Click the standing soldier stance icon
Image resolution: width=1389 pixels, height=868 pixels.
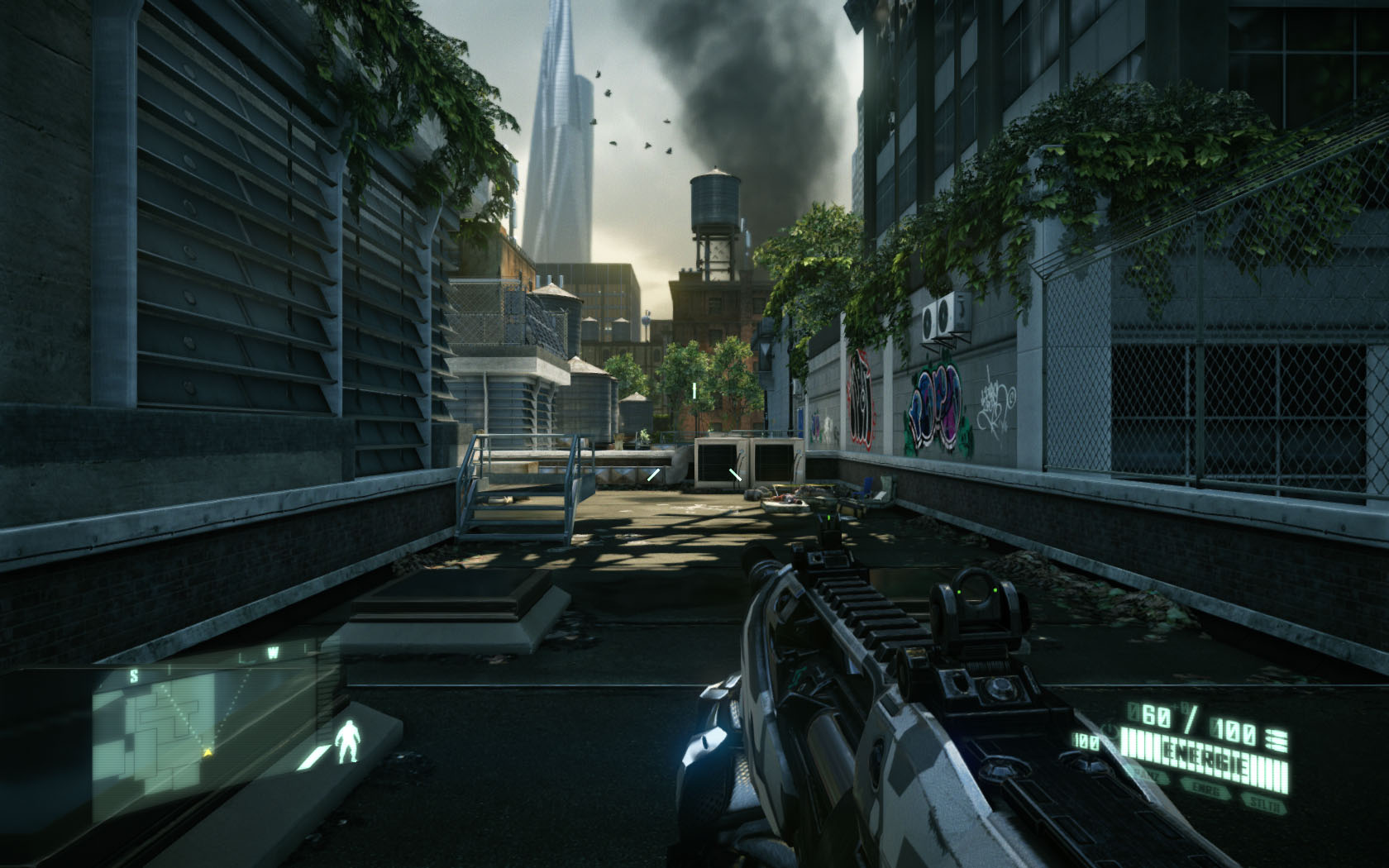coord(349,739)
